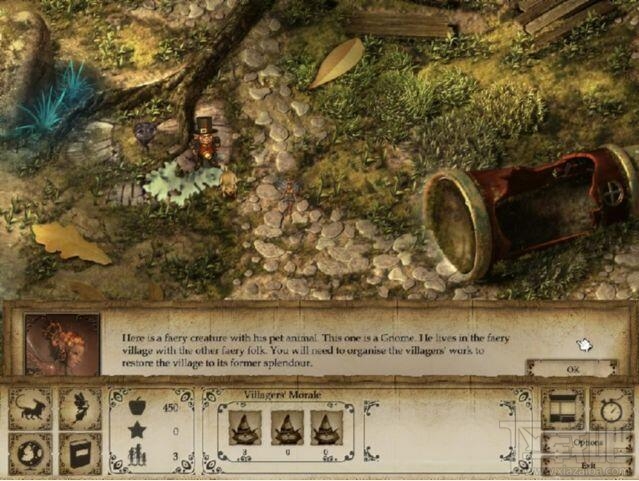Open the cabinet shelf icon
Image resolution: width=639 pixels, height=481 pixels.
tap(562, 410)
